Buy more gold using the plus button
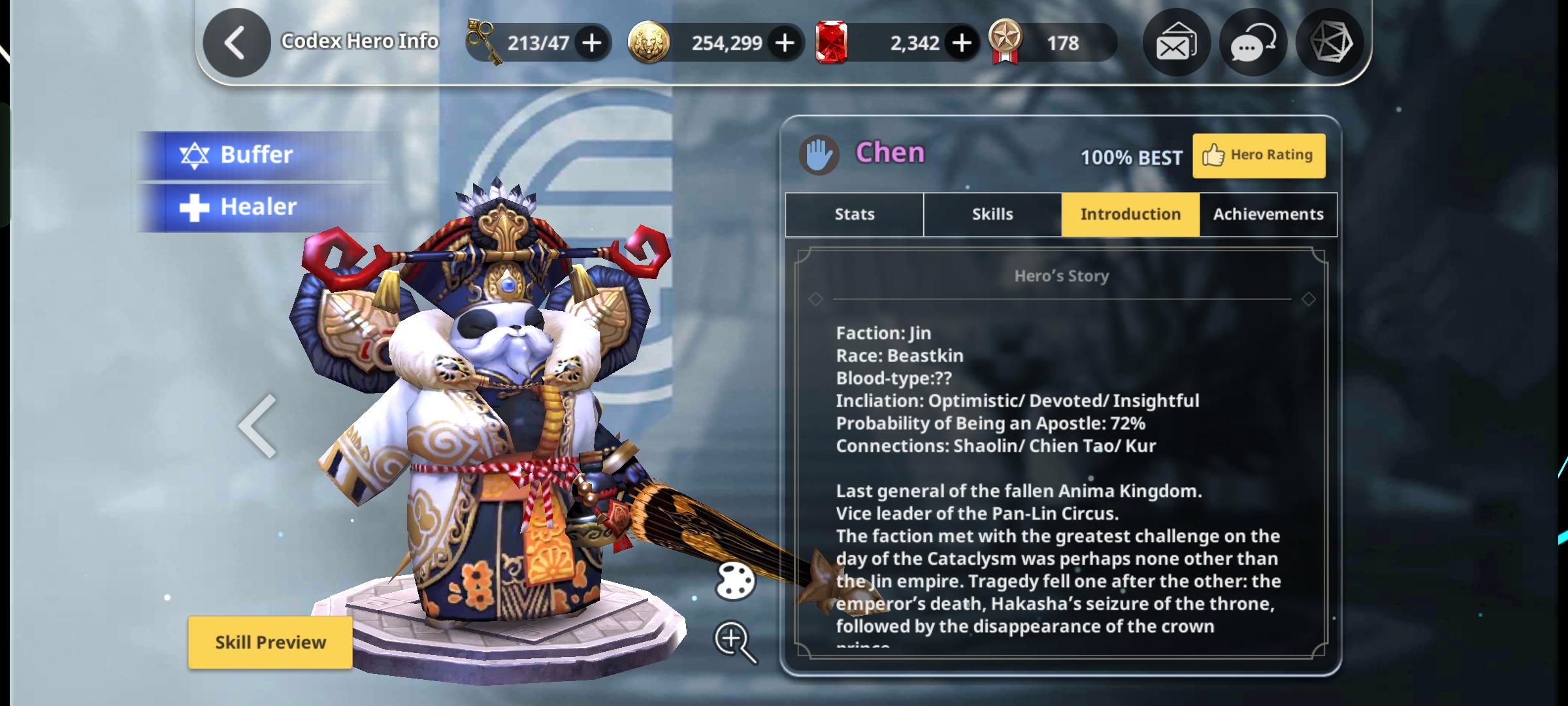 (x=785, y=43)
